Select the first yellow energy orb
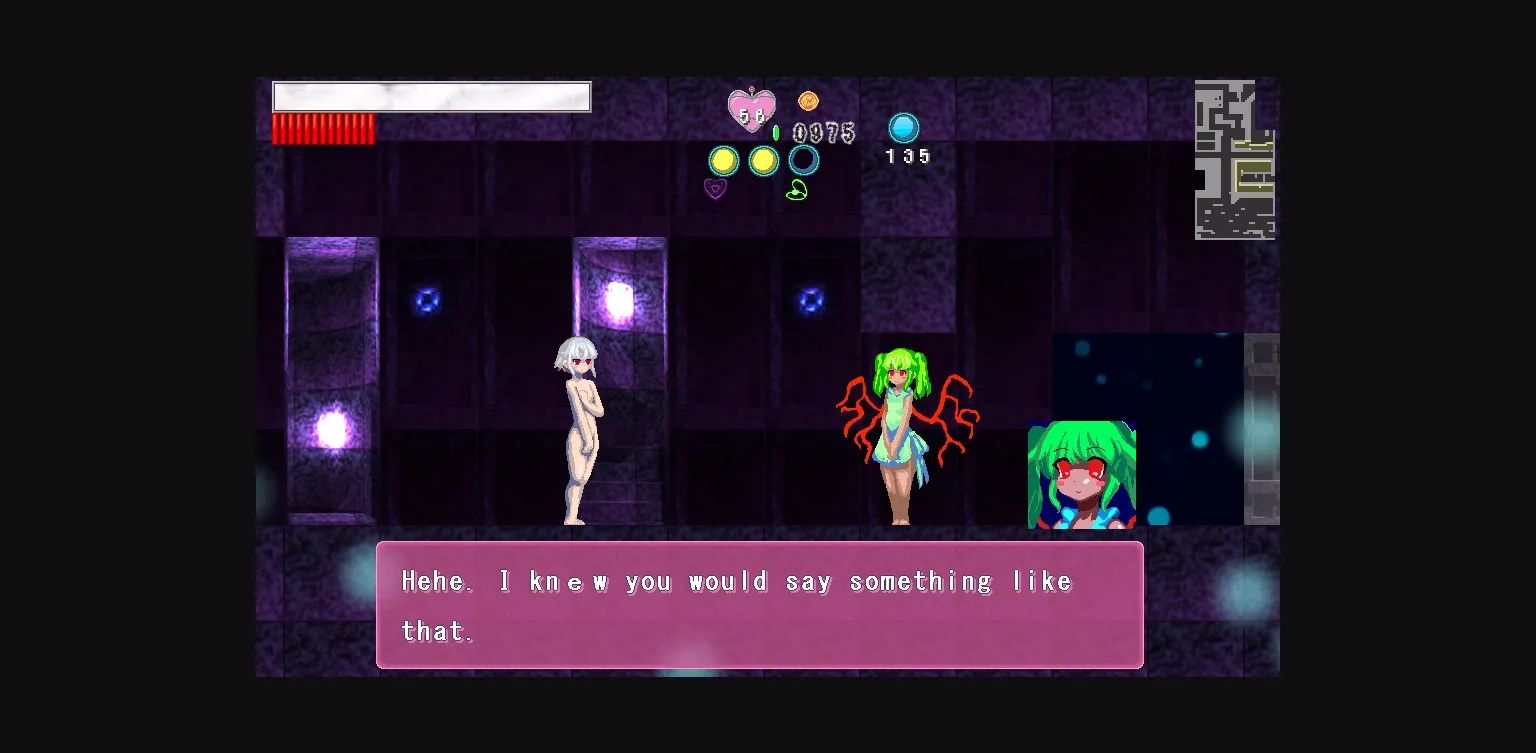 (x=723, y=160)
